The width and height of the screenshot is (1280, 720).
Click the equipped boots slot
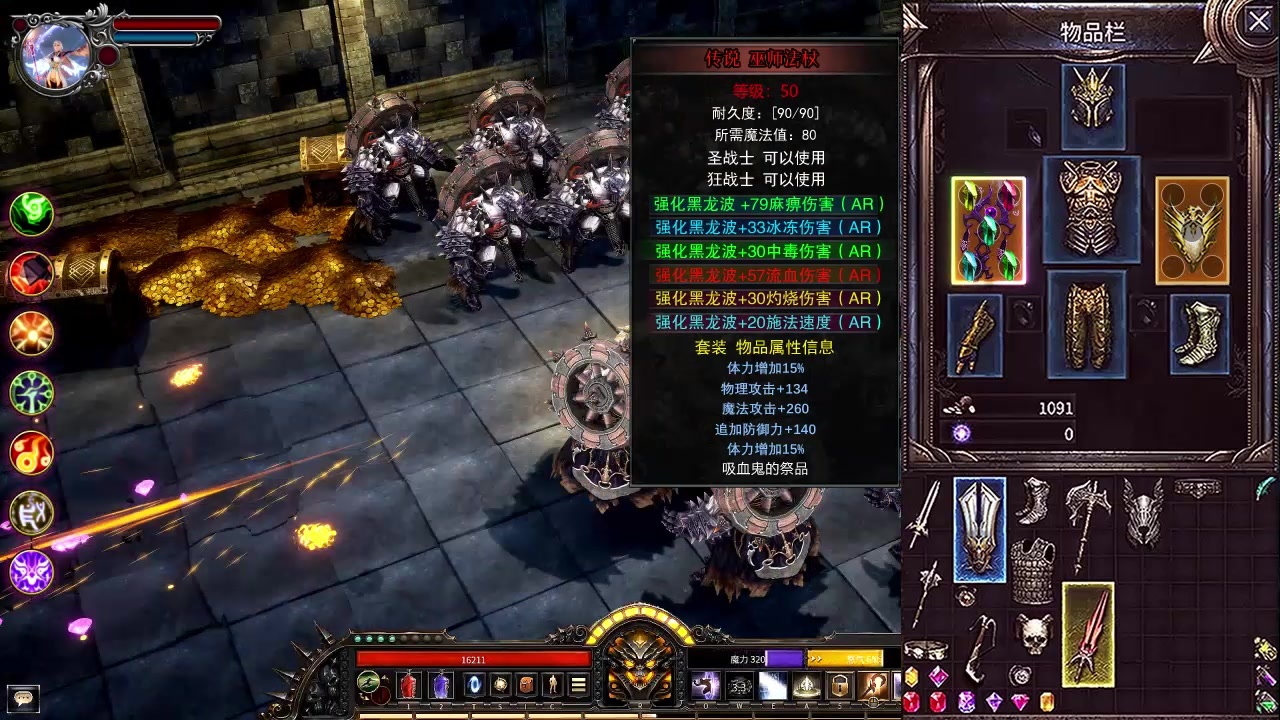(1199, 335)
